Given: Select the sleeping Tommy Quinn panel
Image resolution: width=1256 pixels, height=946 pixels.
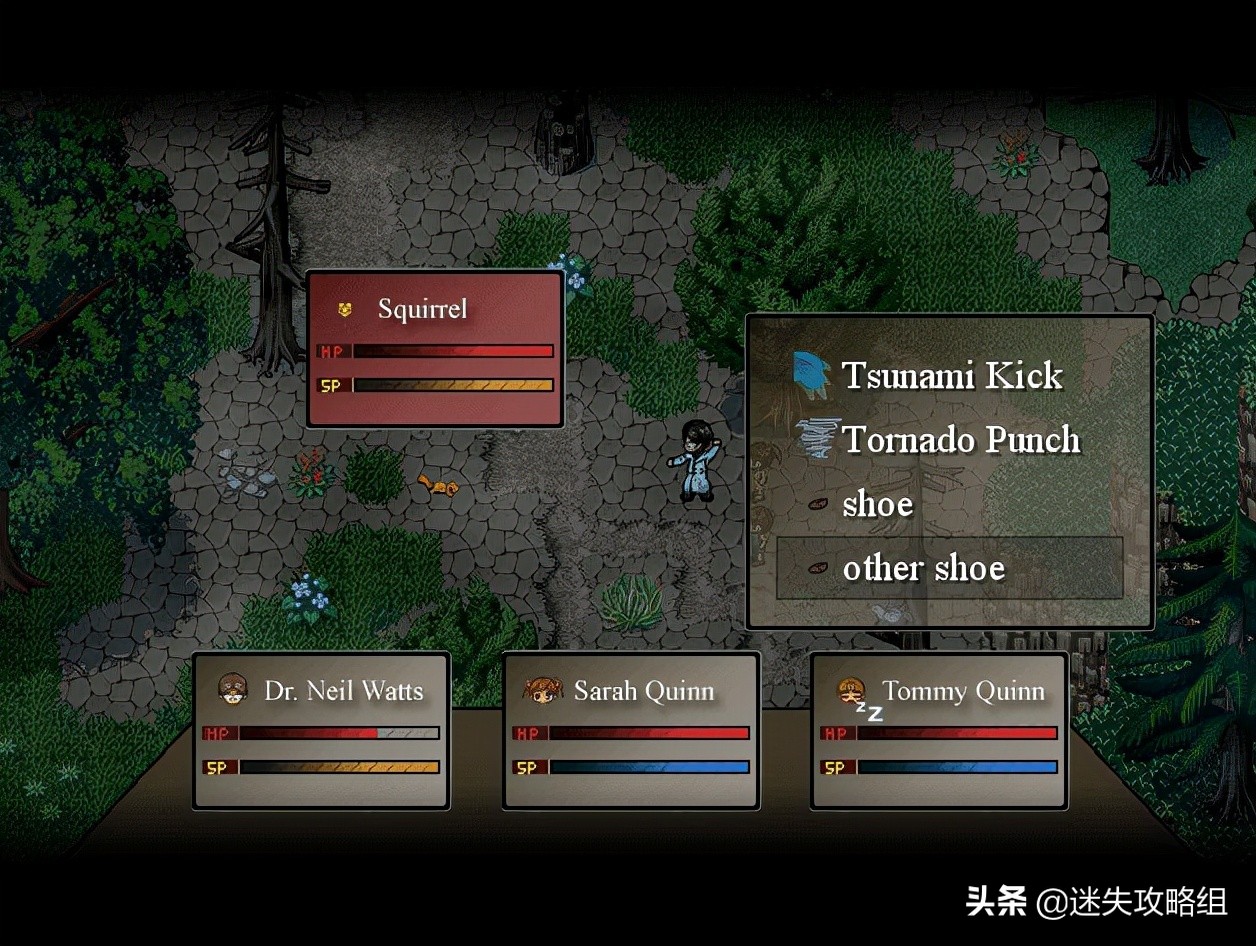Looking at the screenshot, I should [938, 730].
